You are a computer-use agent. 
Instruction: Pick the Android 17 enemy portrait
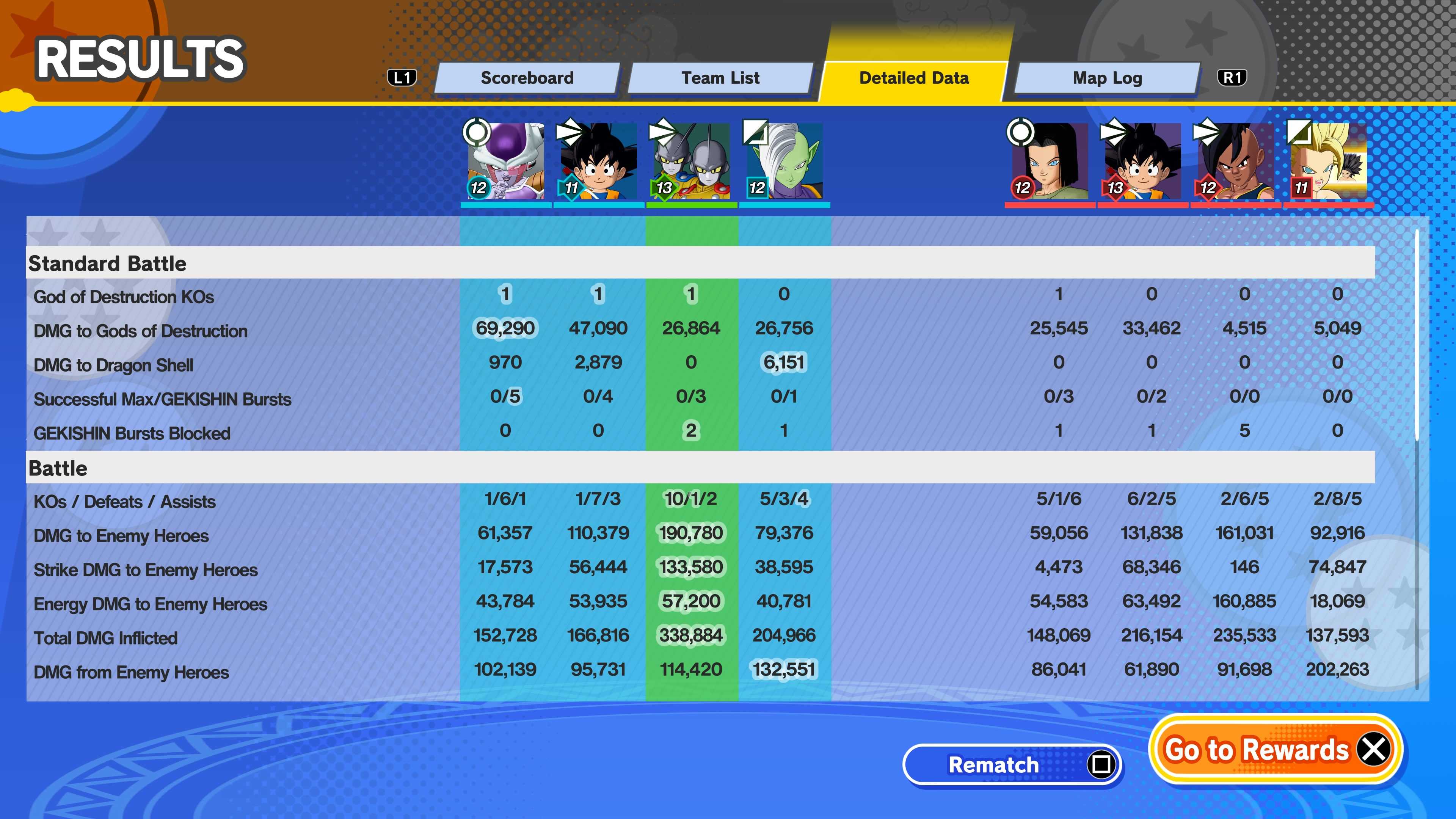tap(1050, 161)
